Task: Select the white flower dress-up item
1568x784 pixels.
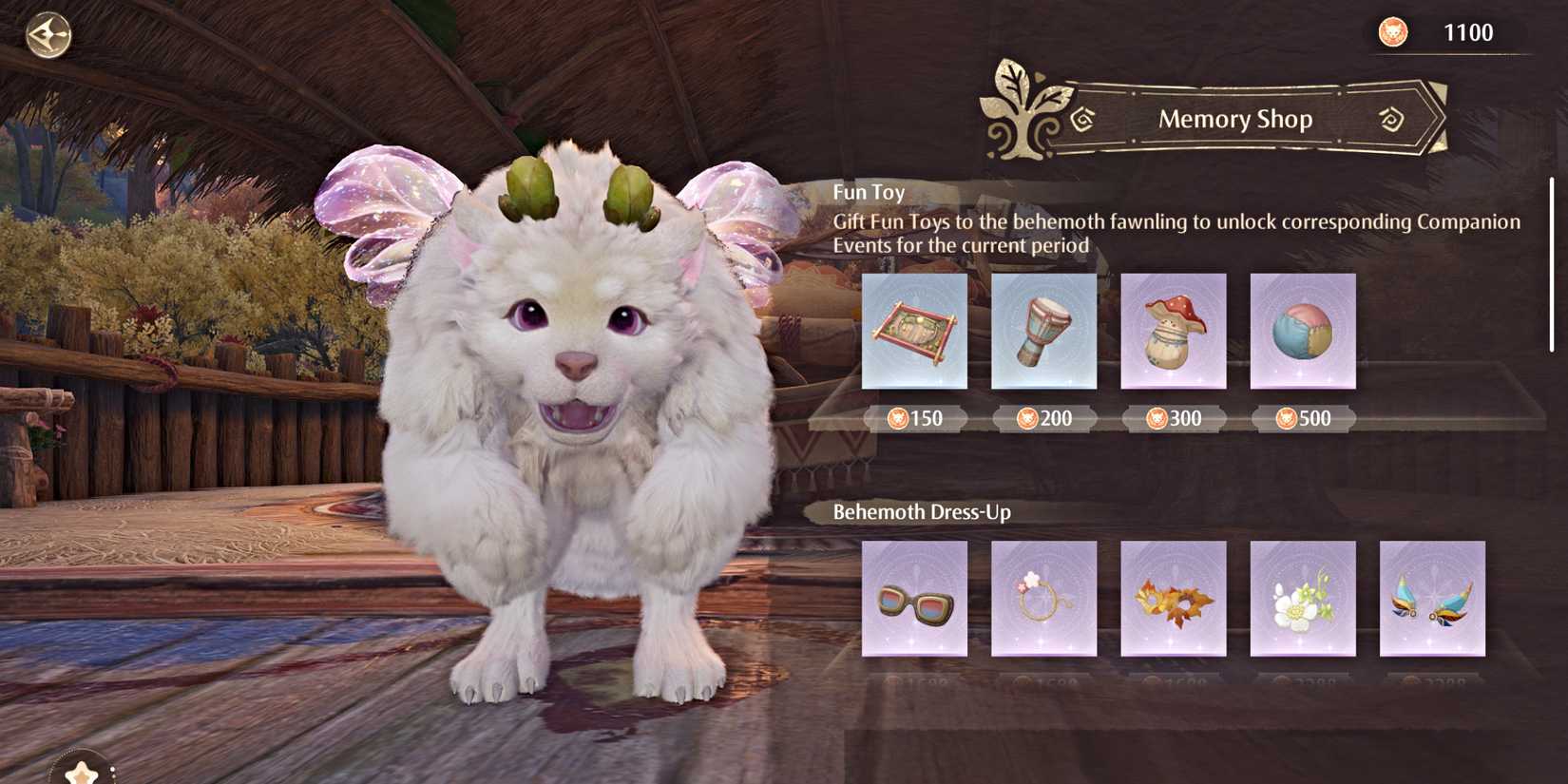Action: 1303,601
